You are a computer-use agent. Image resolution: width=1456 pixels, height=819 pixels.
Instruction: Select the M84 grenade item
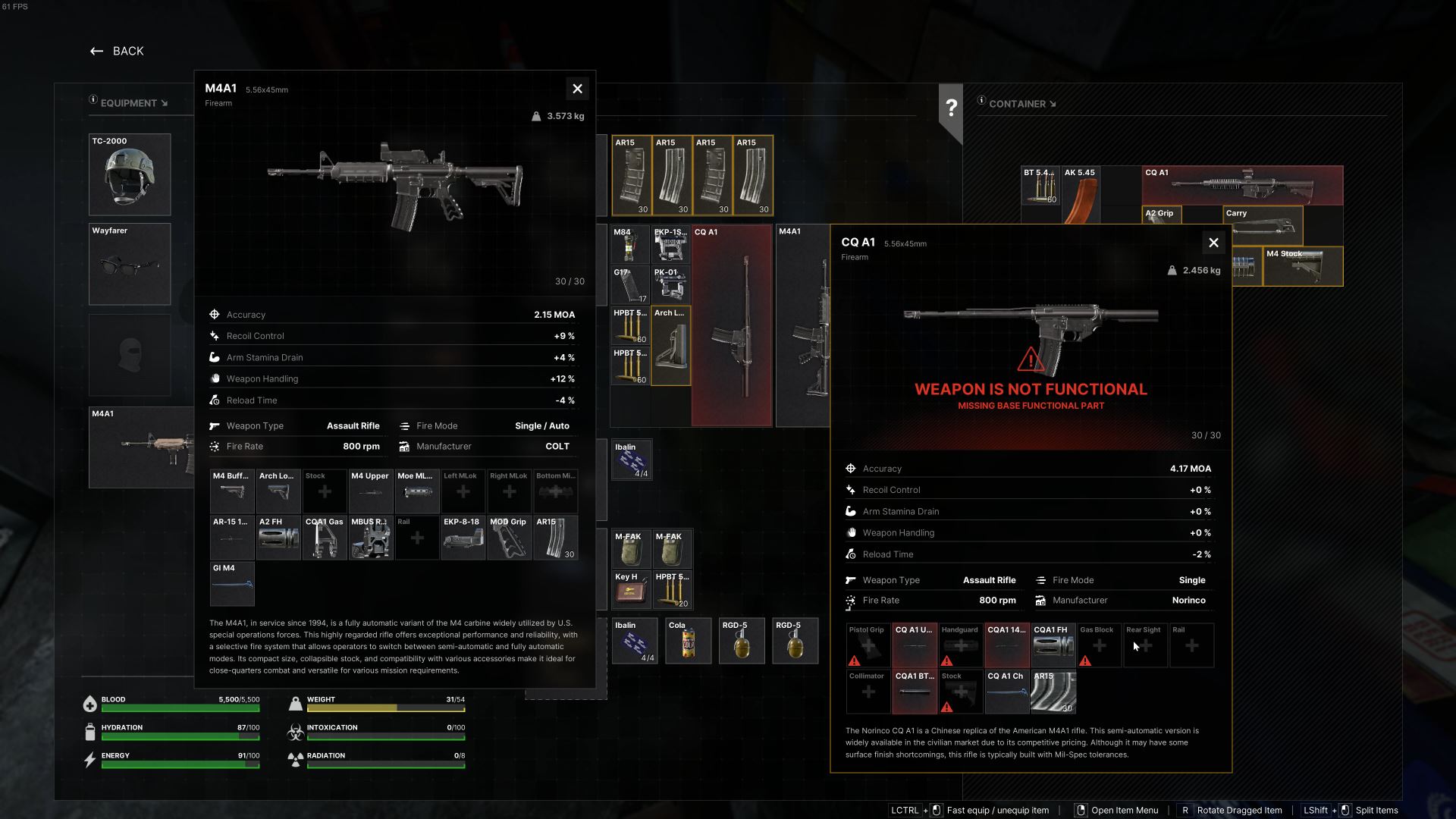coord(630,245)
